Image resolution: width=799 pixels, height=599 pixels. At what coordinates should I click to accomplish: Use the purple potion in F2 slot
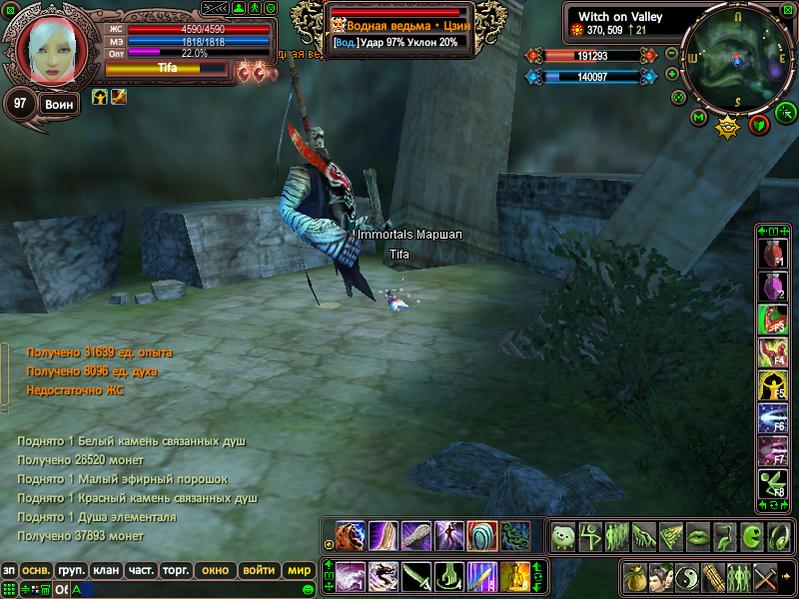coord(772,289)
